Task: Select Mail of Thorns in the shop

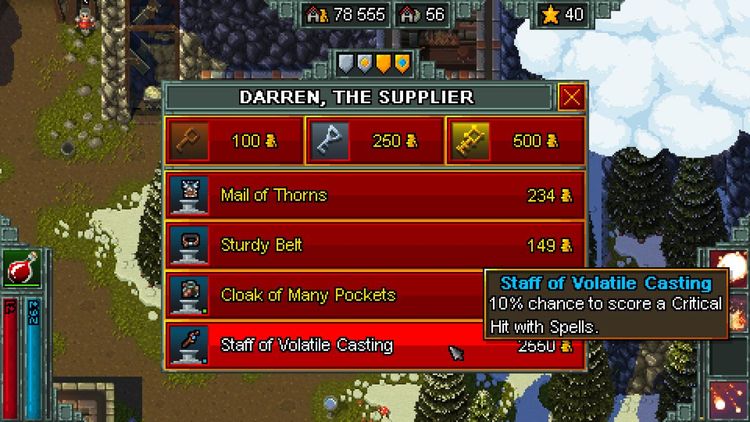Action: click(x=375, y=195)
